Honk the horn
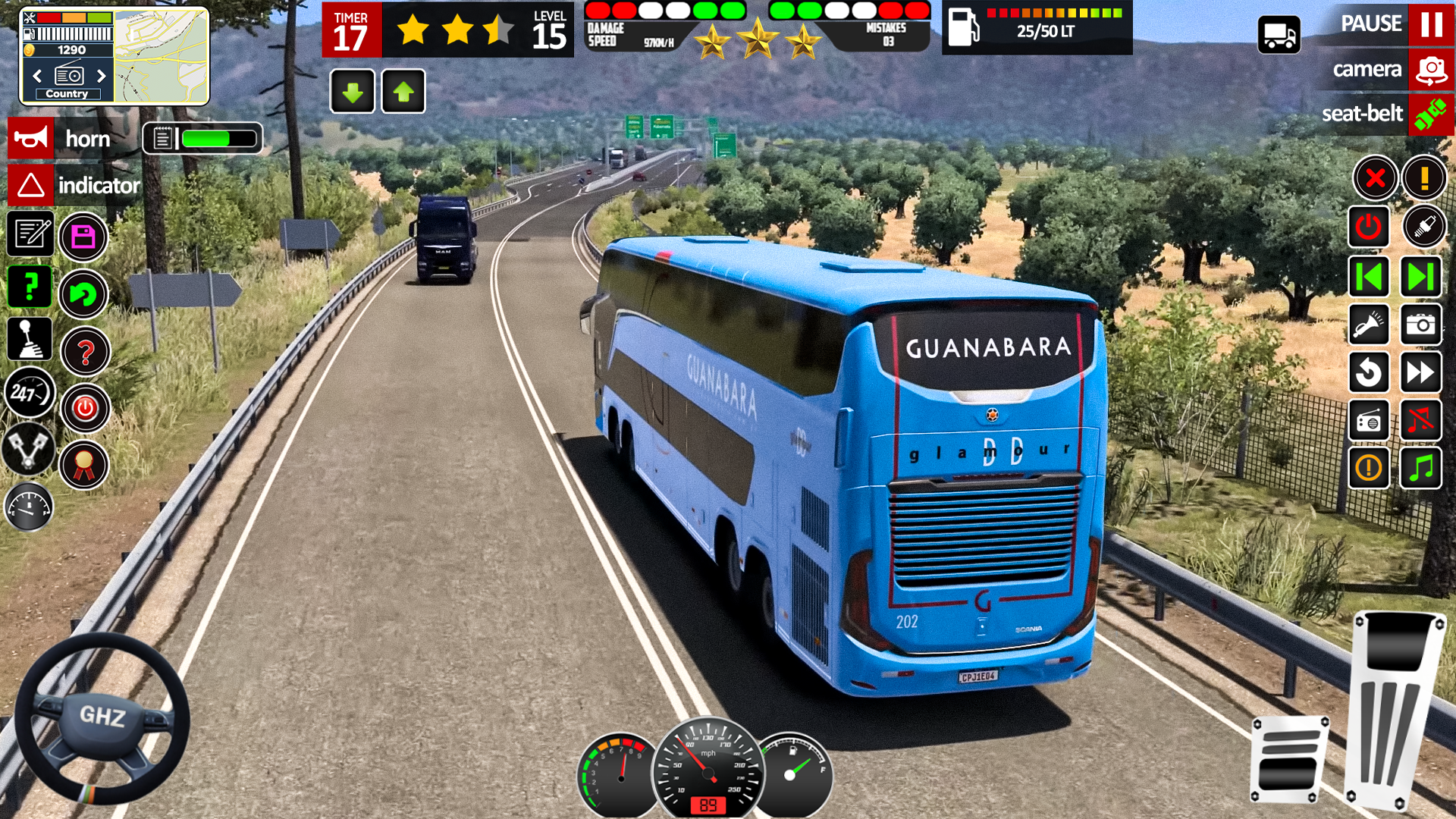Screen dimensions: 1456x819 31,139
